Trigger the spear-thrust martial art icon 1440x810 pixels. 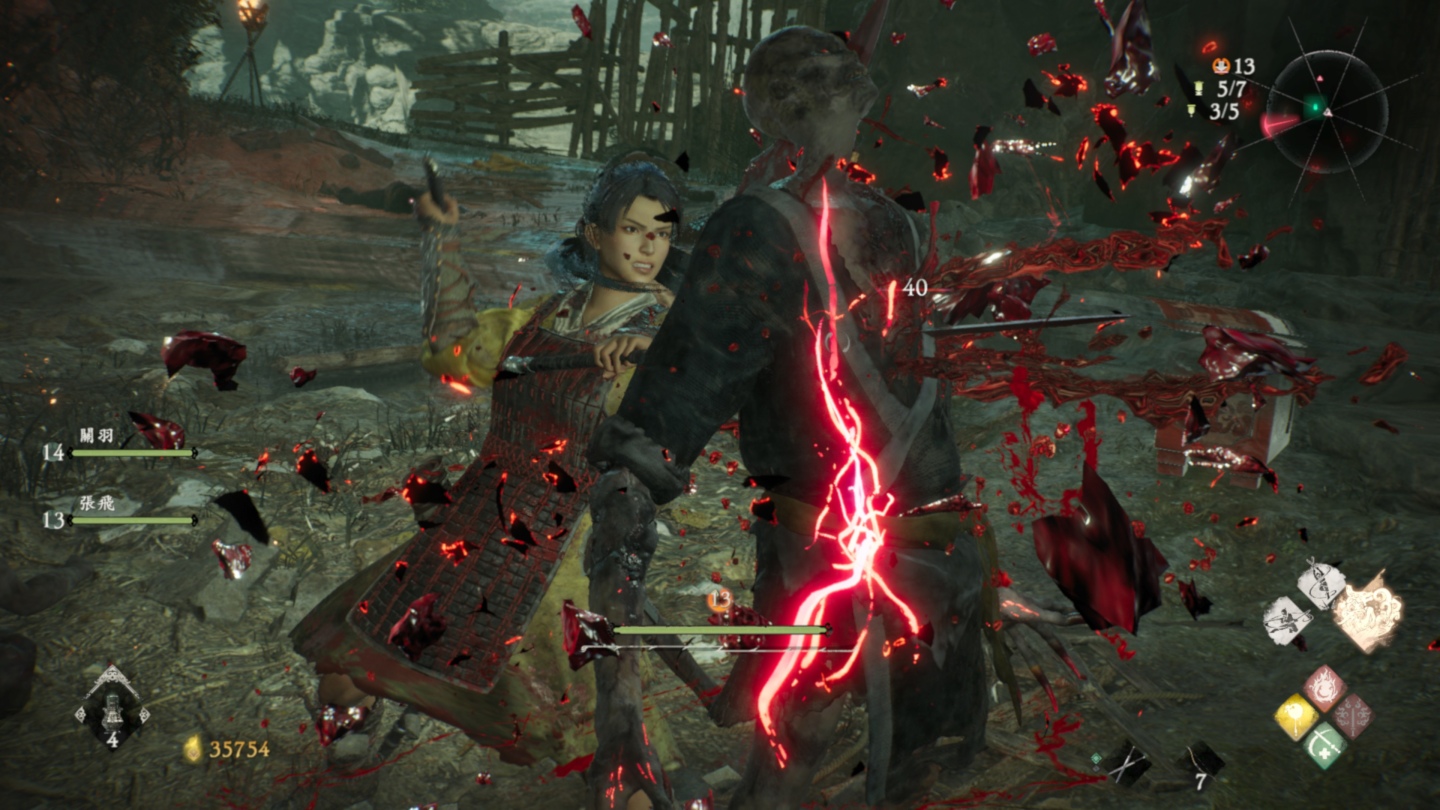pyautogui.click(x=1287, y=621)
